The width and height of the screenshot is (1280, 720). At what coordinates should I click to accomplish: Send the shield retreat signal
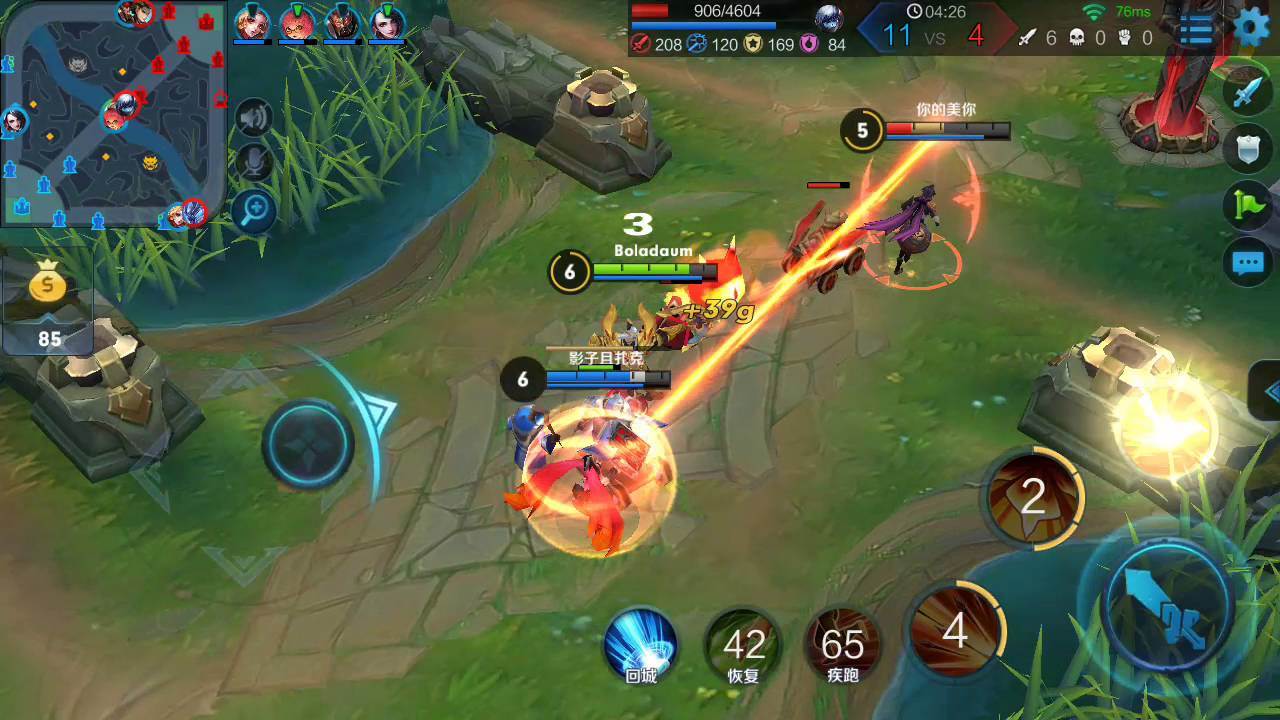[1247, 148]
